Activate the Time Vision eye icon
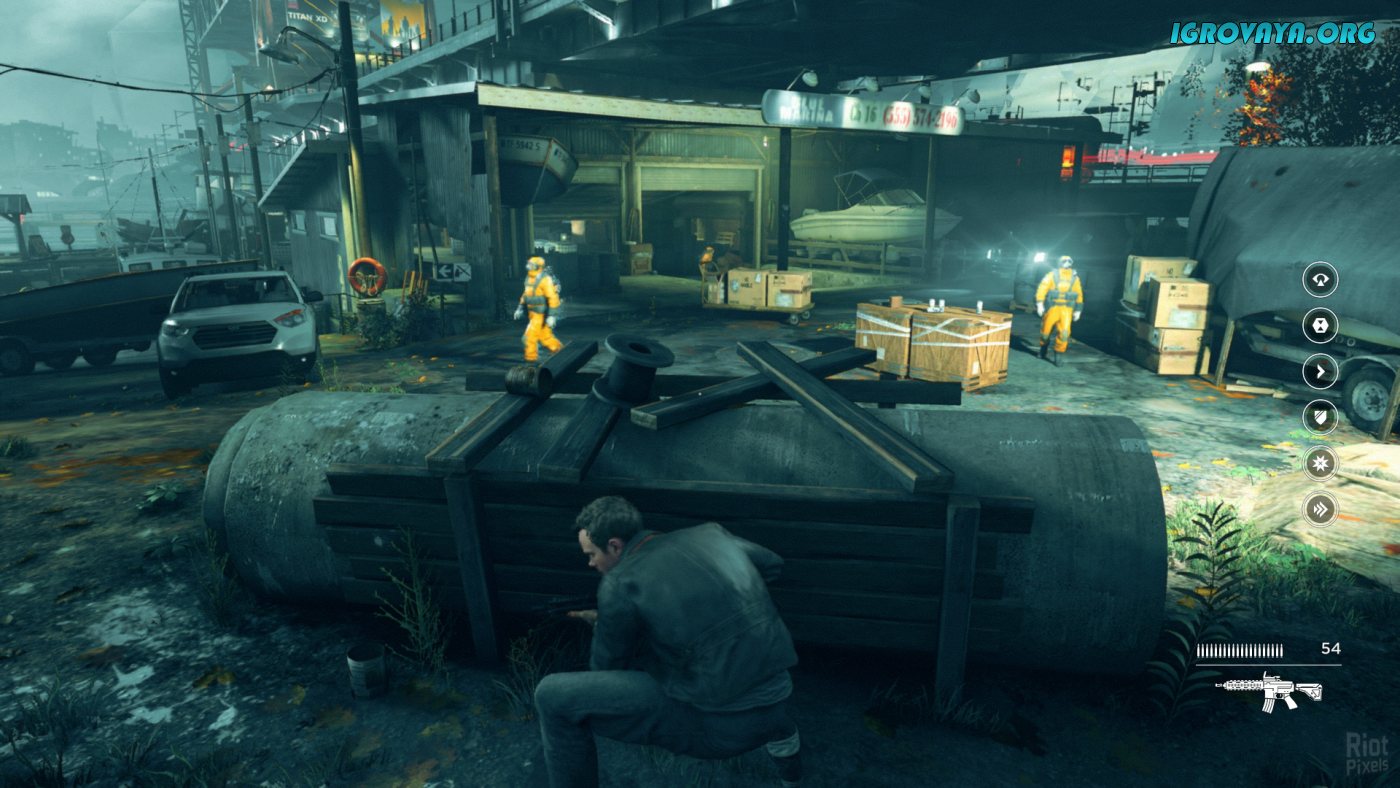This screenshot has width=1400, height=788. pos(1320,279)
